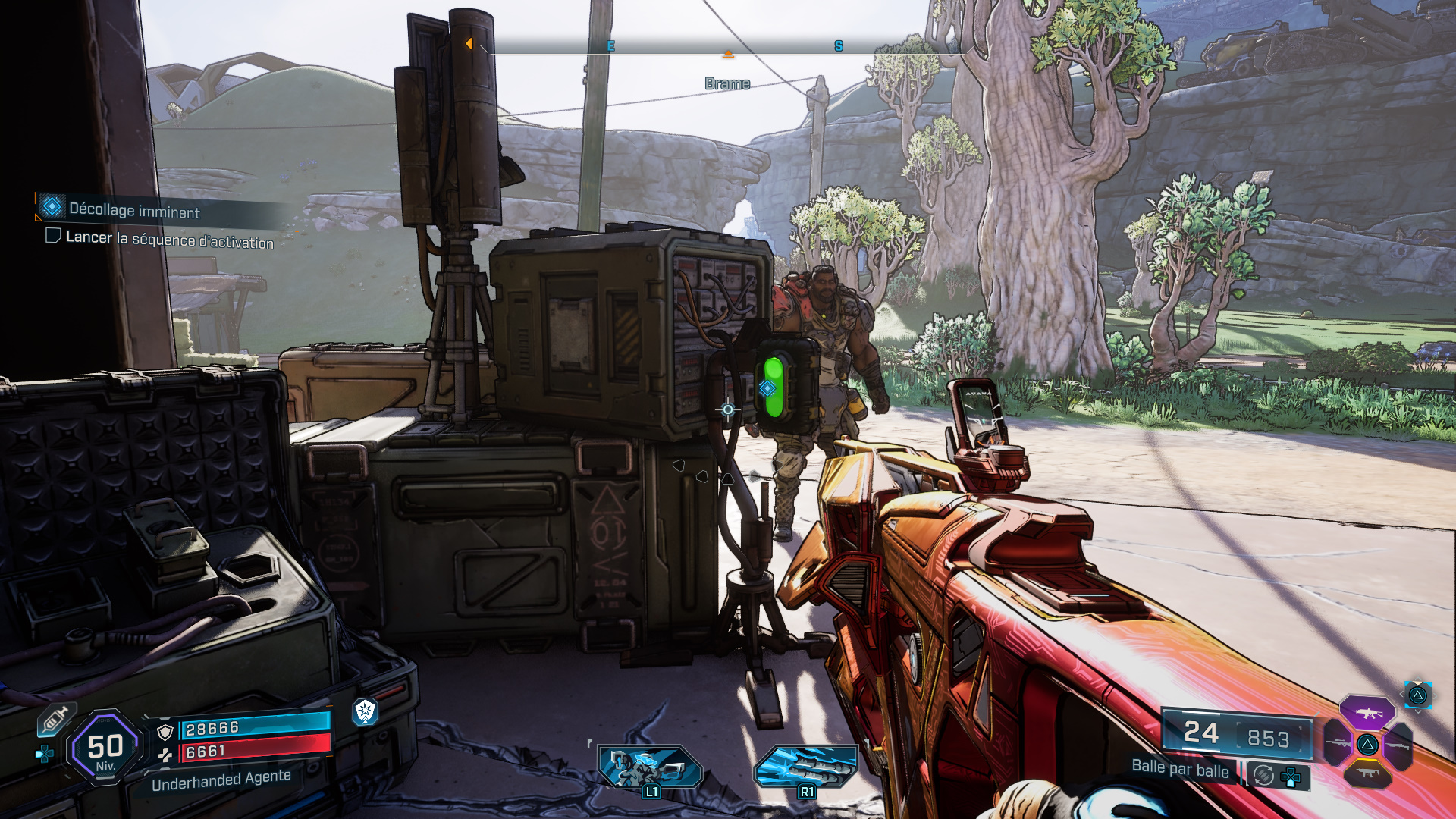Viewport: 1456px width, 819px height.
Task: Select the right shotgun slot on the weapon wheel
Action: tap(1397, 746)
